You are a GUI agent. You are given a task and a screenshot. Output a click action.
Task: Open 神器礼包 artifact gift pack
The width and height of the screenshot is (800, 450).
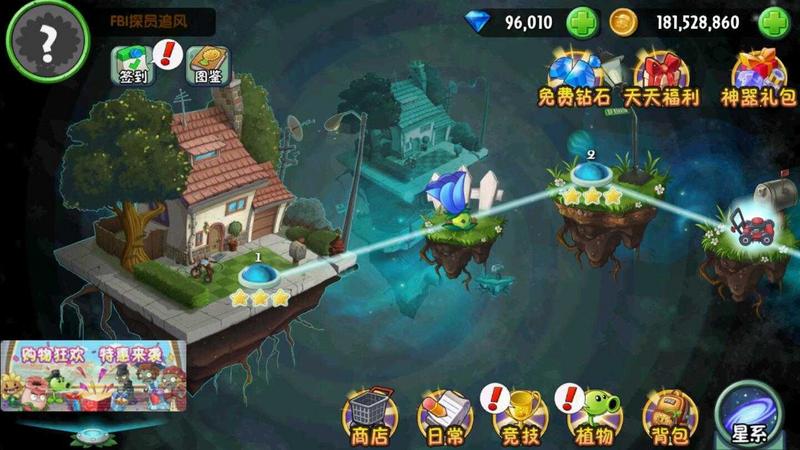pyautogui.click(x=757, y=78)
